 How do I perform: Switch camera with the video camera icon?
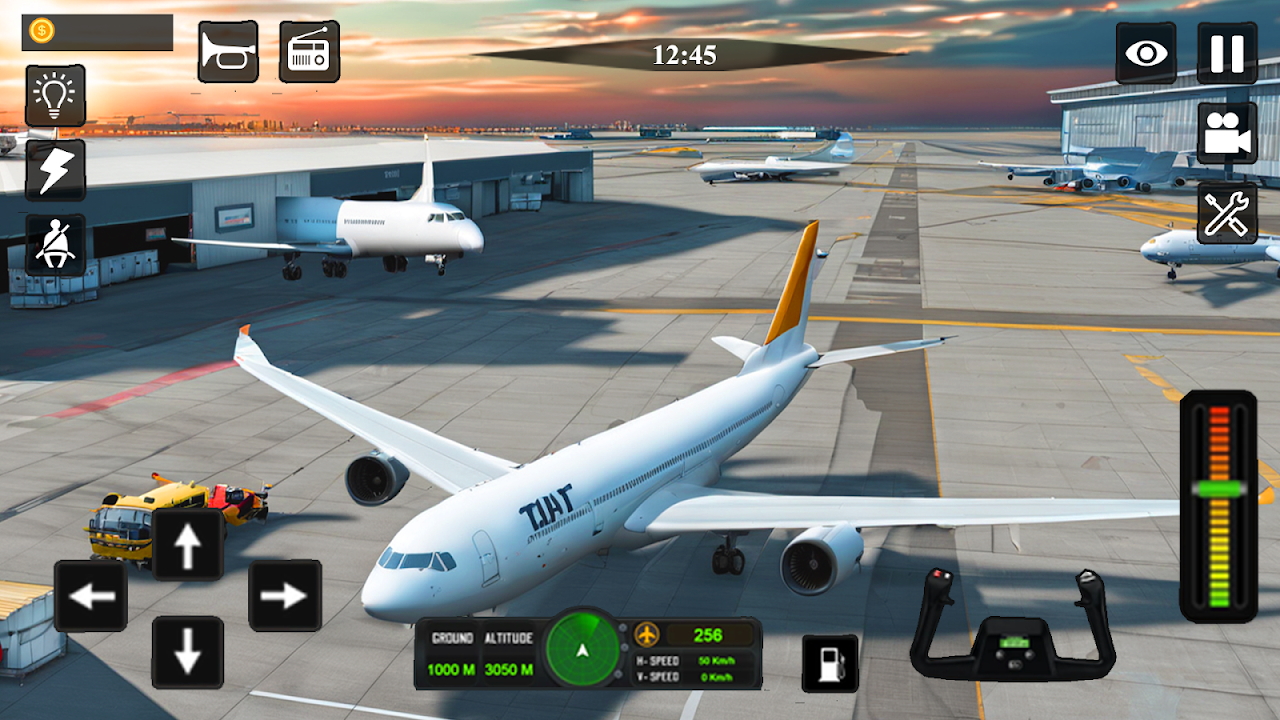pyautogui.click(x=1227, y=133)
